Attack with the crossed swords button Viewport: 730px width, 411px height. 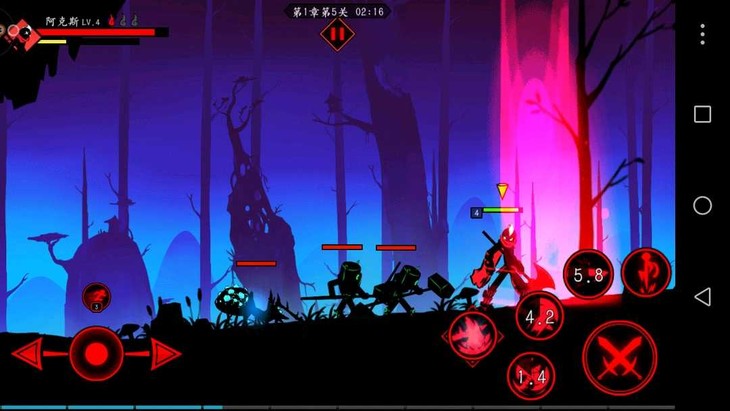click(x=619, y=357)
